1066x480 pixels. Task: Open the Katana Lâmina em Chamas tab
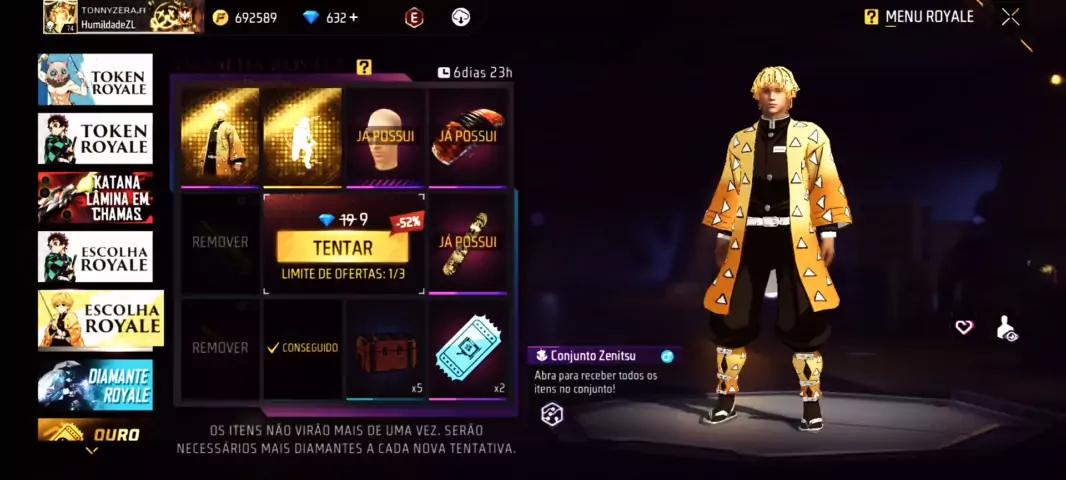(96, 197)
